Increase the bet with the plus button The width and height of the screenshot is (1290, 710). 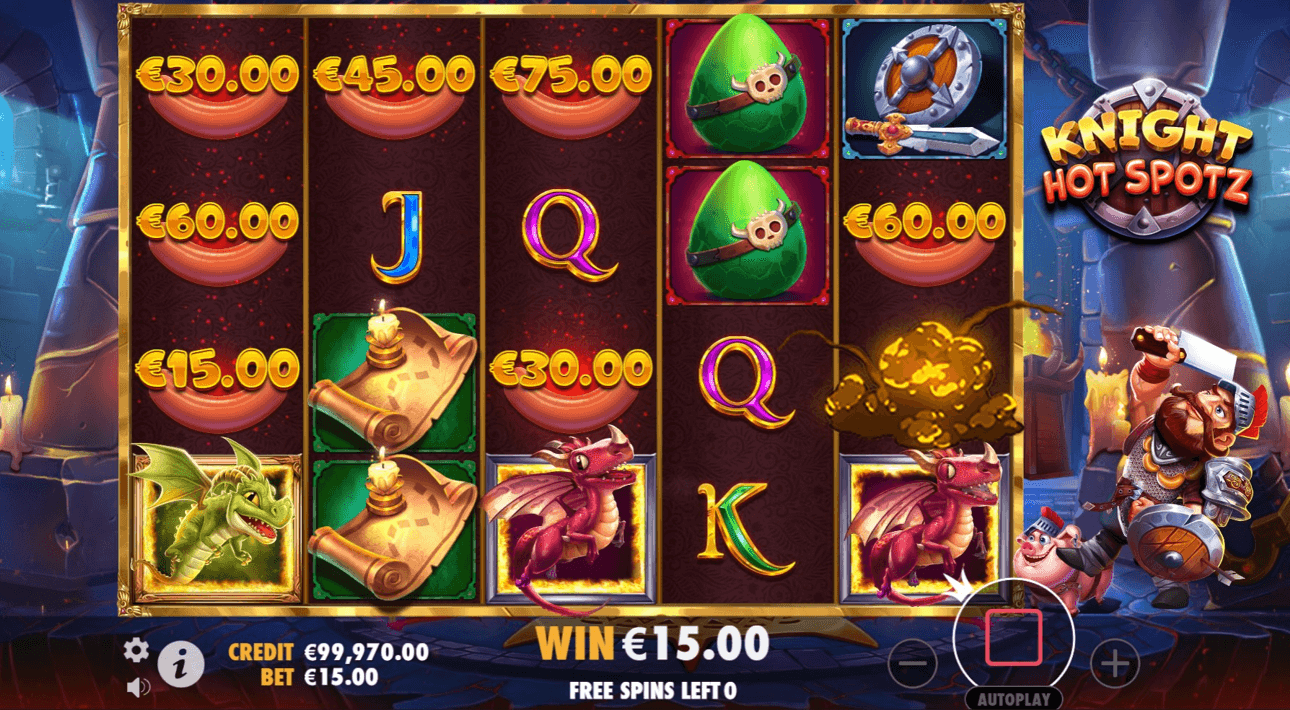pyautogui.click(x=1114, y=662)
